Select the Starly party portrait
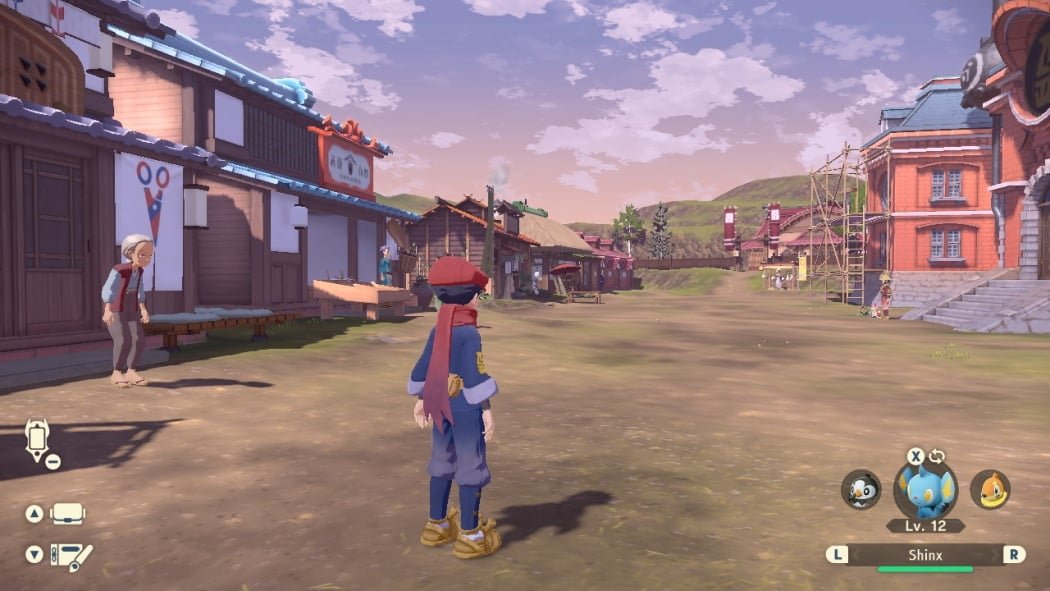The height and width of the screenshot is (591, 1050). (x=861, y=490)
